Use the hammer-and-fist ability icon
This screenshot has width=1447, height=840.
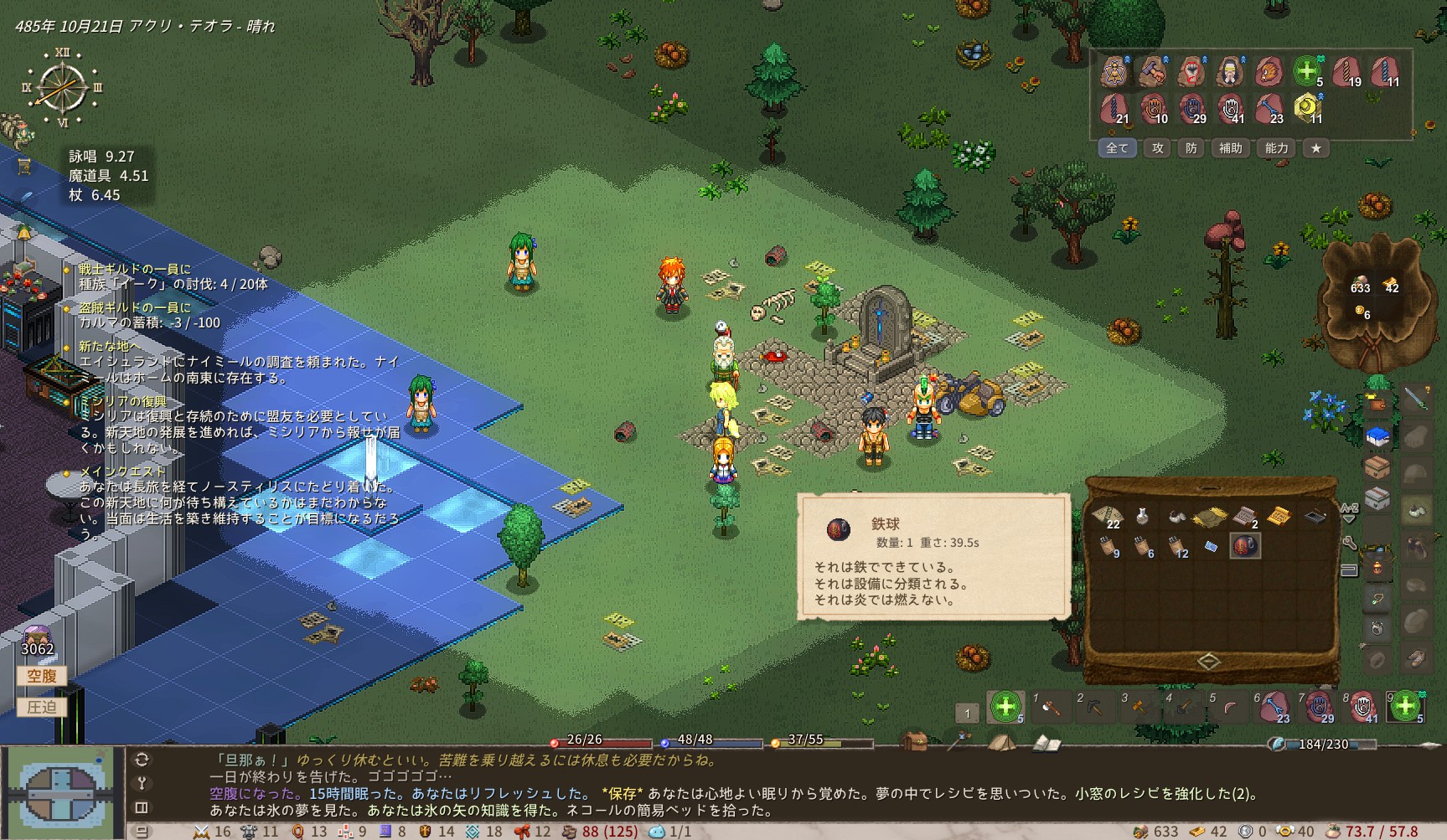1153,71
